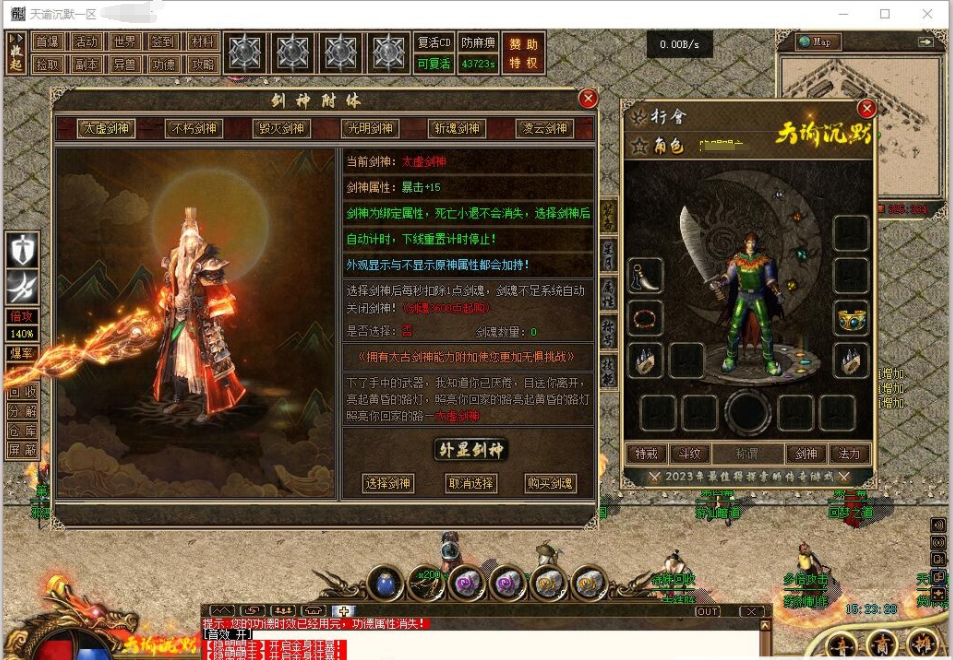Click the 选择剑神 button
This screenshot has height=660, width=953.
pos(387,483)
